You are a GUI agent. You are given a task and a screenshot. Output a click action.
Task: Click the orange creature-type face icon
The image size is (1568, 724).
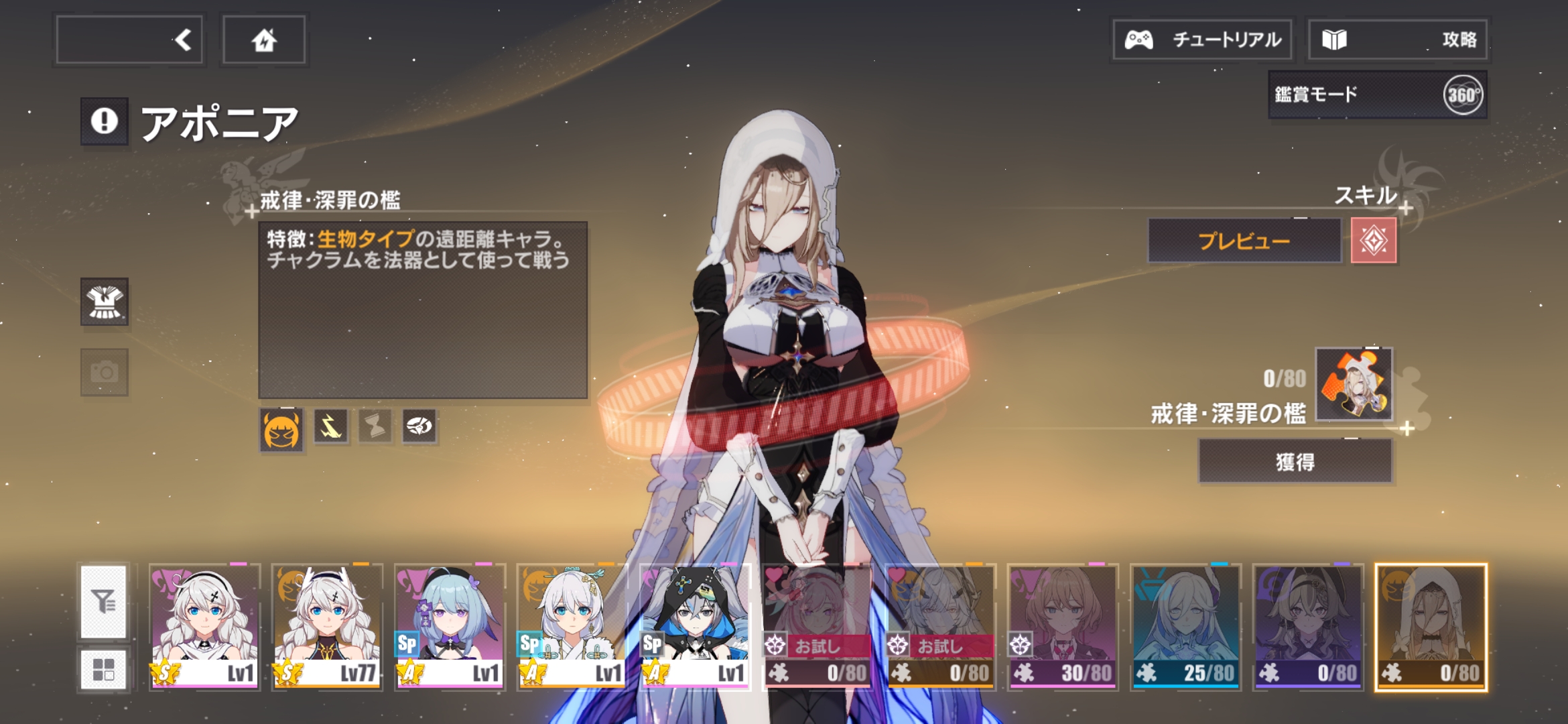[281, 430]
